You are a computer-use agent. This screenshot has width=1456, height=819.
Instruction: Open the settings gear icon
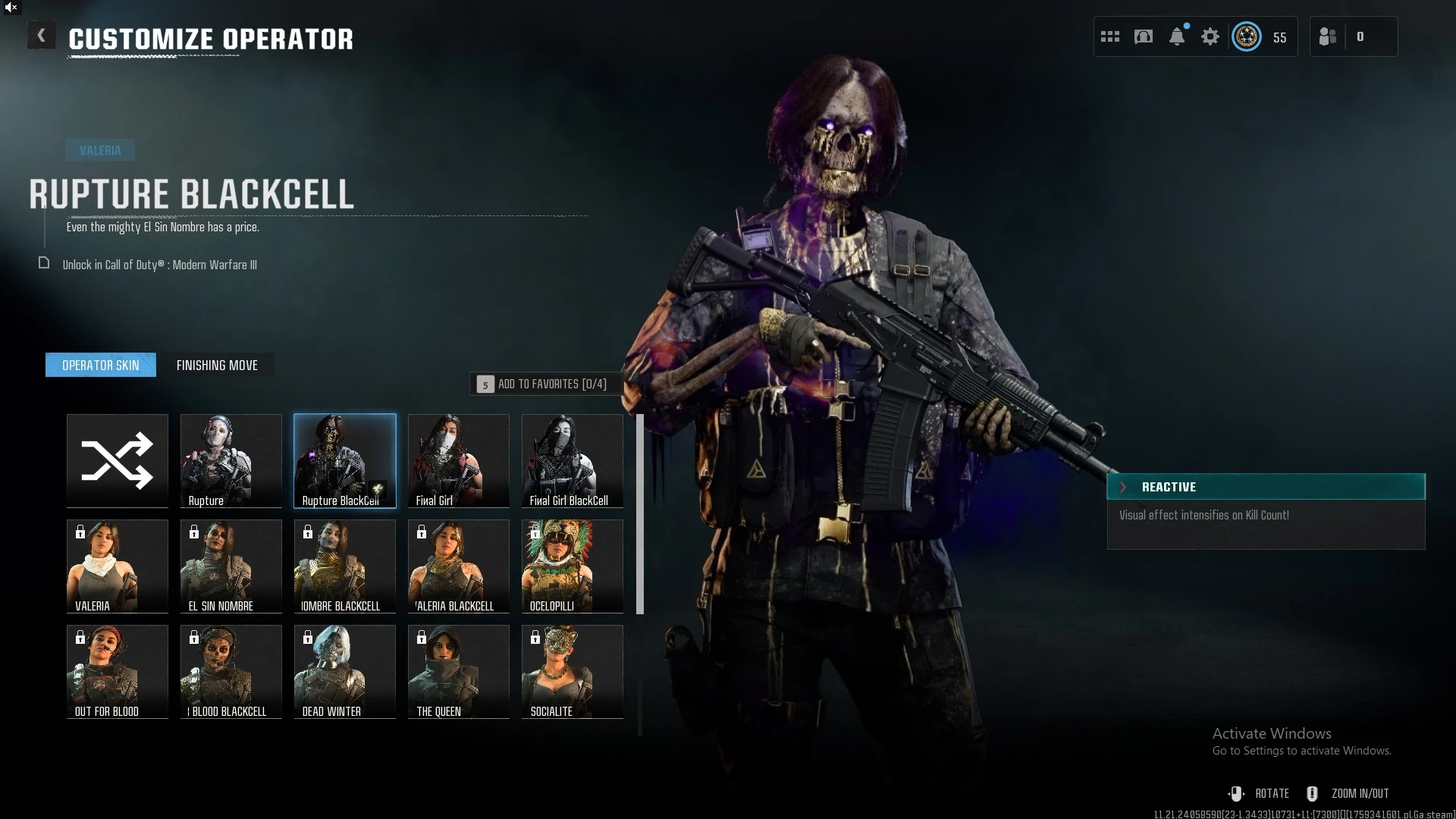coord(1210,36)
